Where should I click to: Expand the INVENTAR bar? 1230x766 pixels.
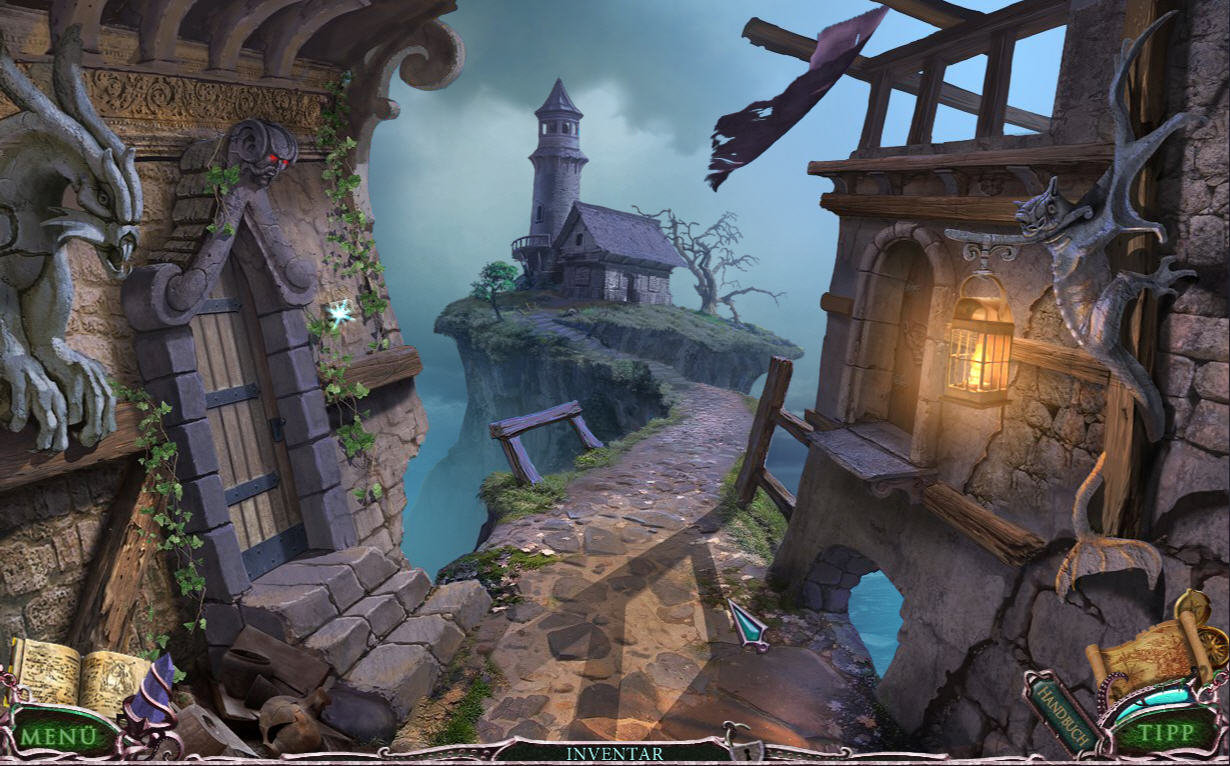(614, 753)
